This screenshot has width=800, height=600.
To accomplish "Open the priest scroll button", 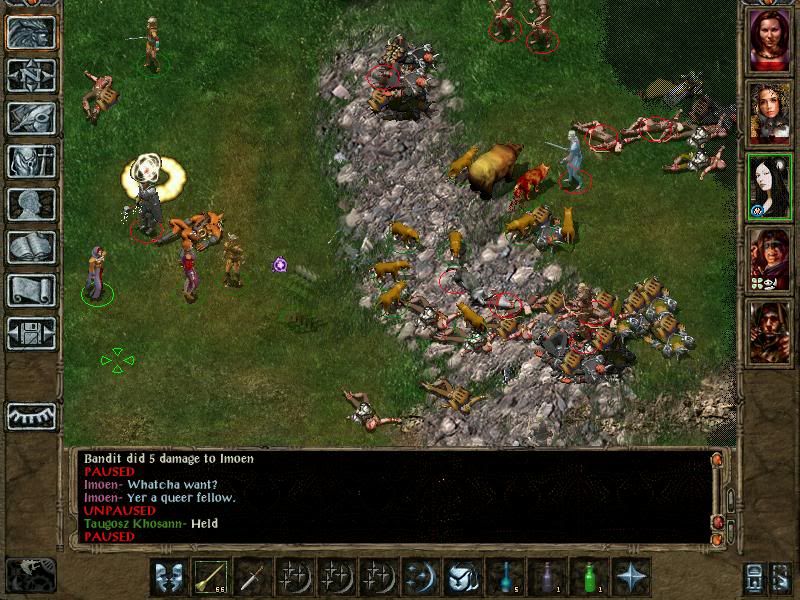I will (x=31, y=290).
